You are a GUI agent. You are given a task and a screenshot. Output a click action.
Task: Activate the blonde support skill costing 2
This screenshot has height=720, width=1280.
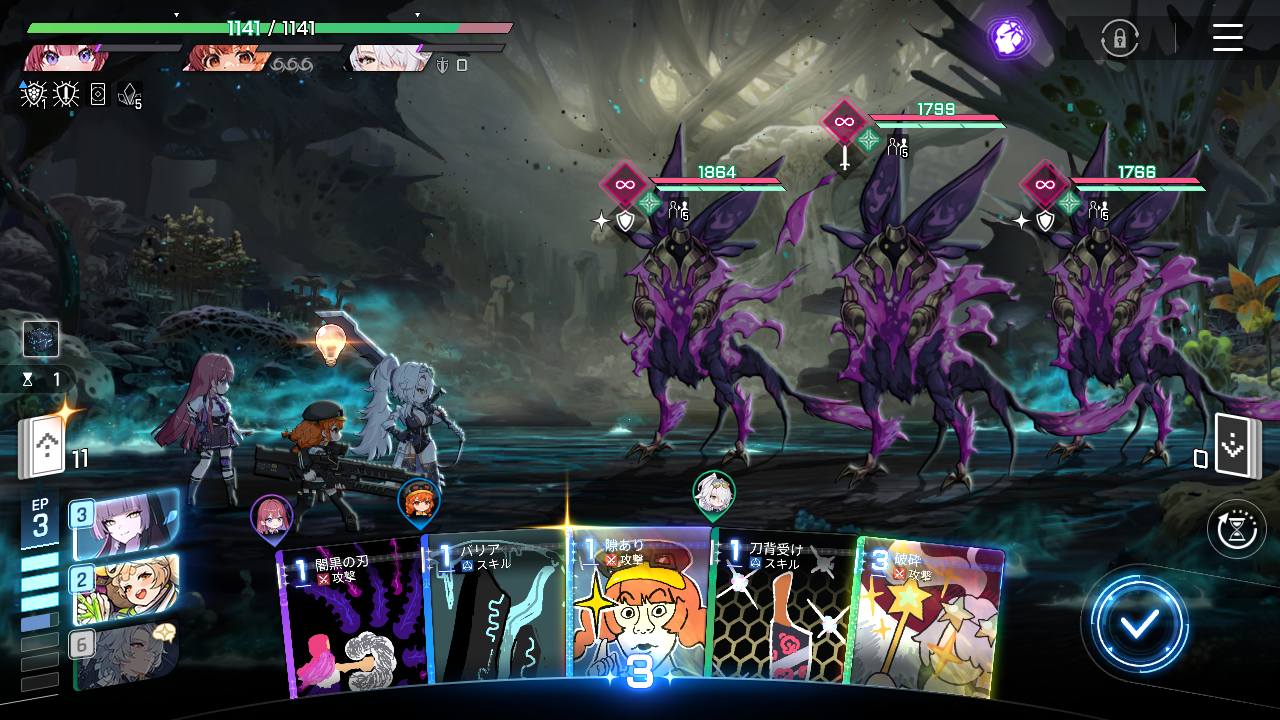(125, 588)
